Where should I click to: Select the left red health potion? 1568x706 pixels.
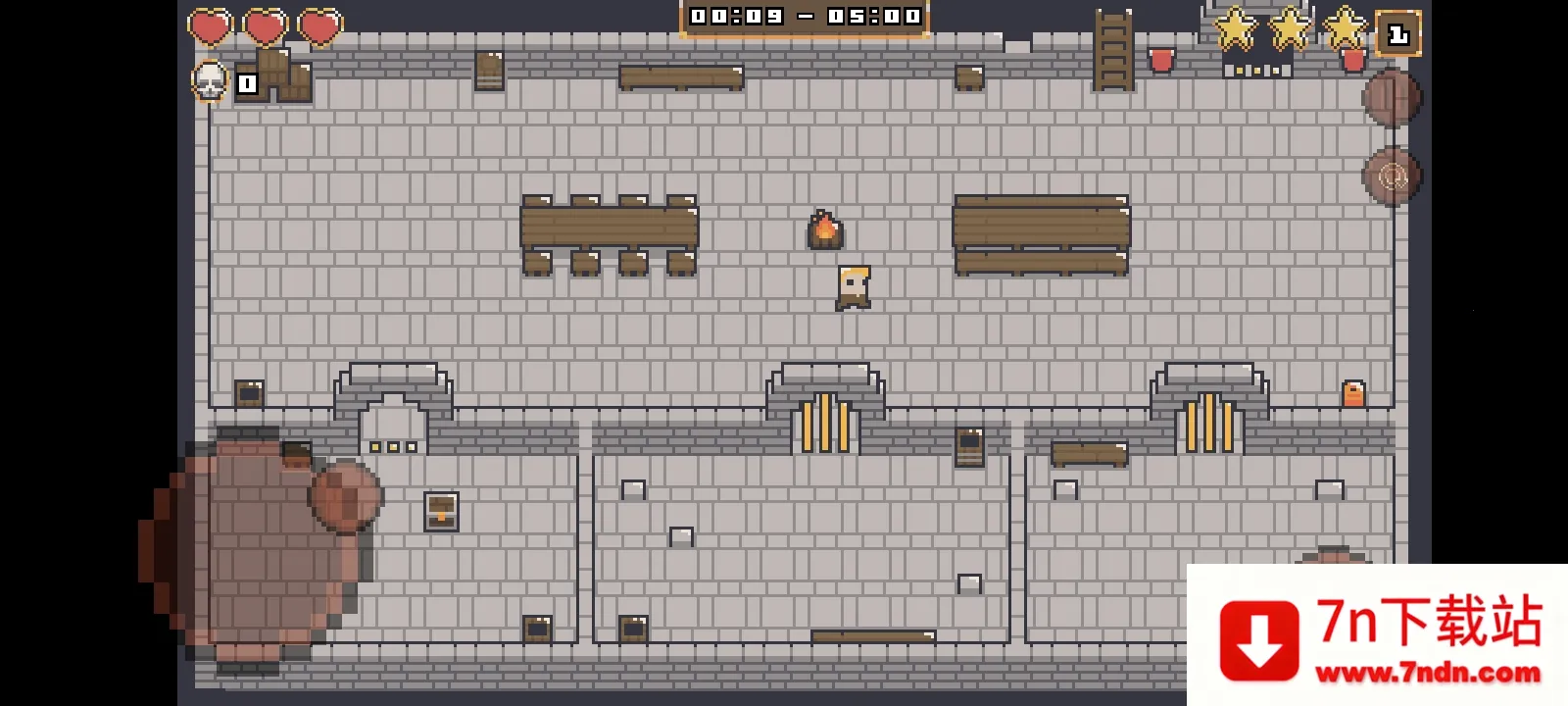1160,61
